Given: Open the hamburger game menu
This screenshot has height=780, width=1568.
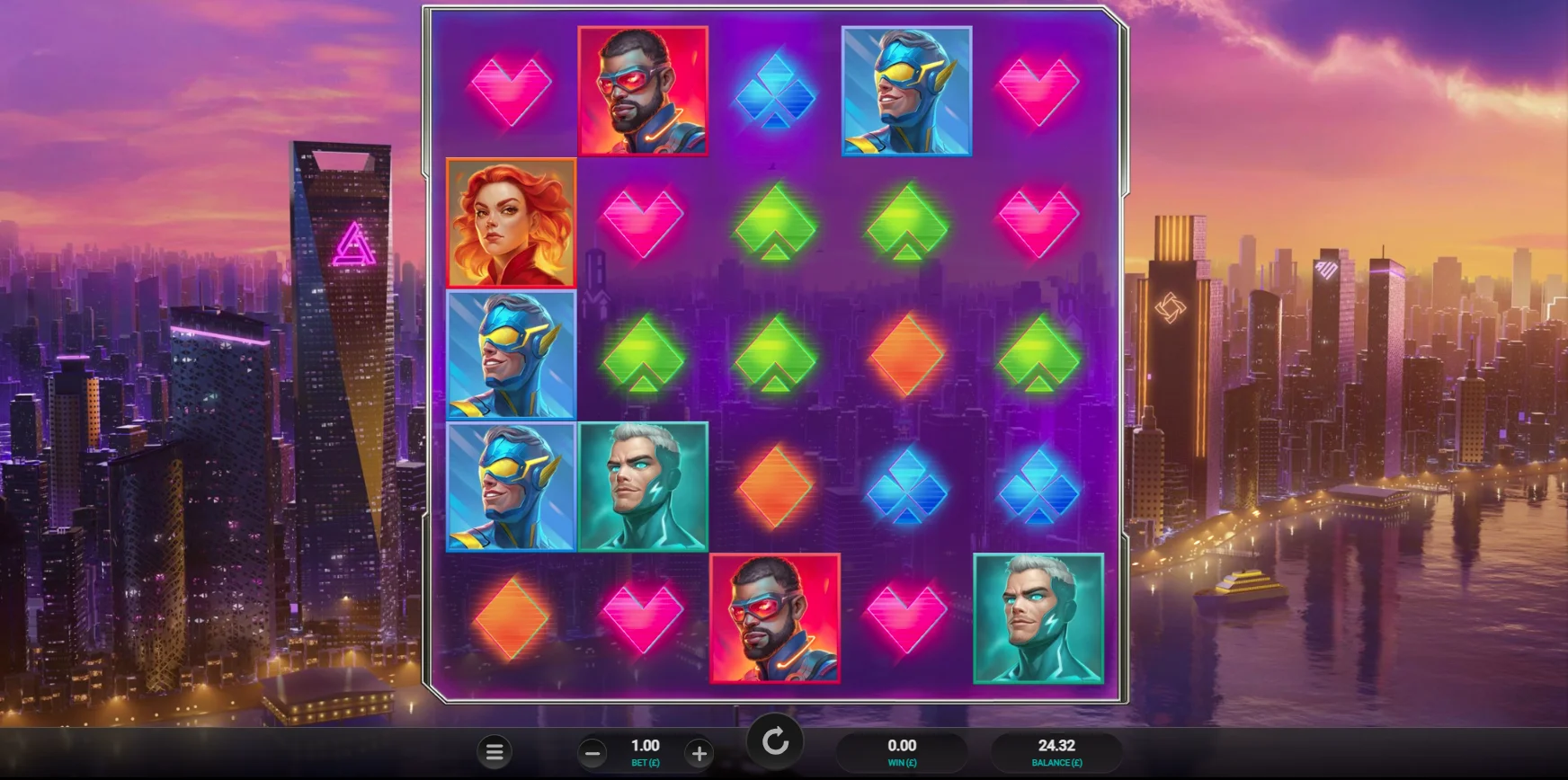Looking at the screenshot, I should 494,752.
